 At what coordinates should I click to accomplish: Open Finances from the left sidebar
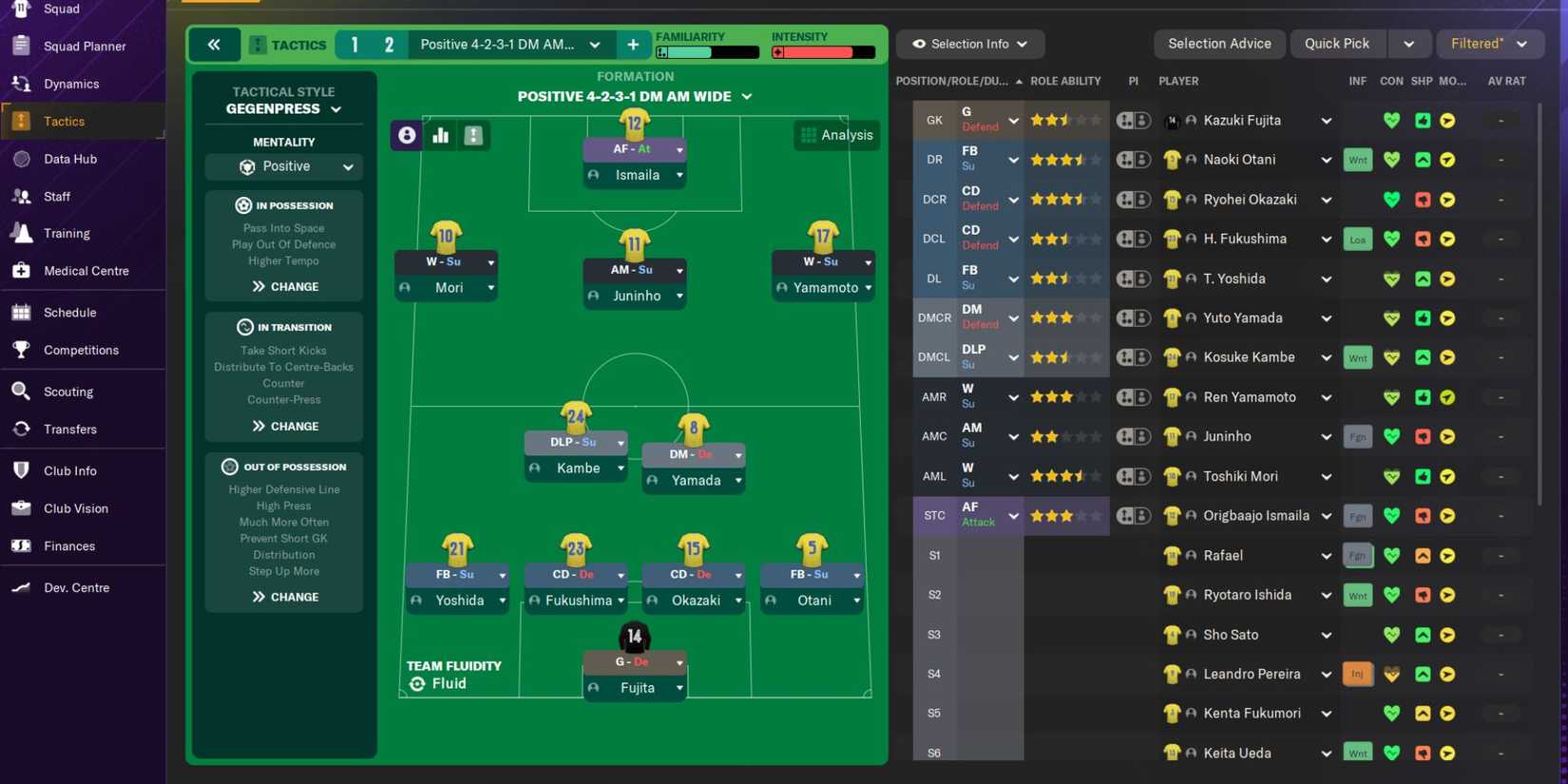(68, 545)
